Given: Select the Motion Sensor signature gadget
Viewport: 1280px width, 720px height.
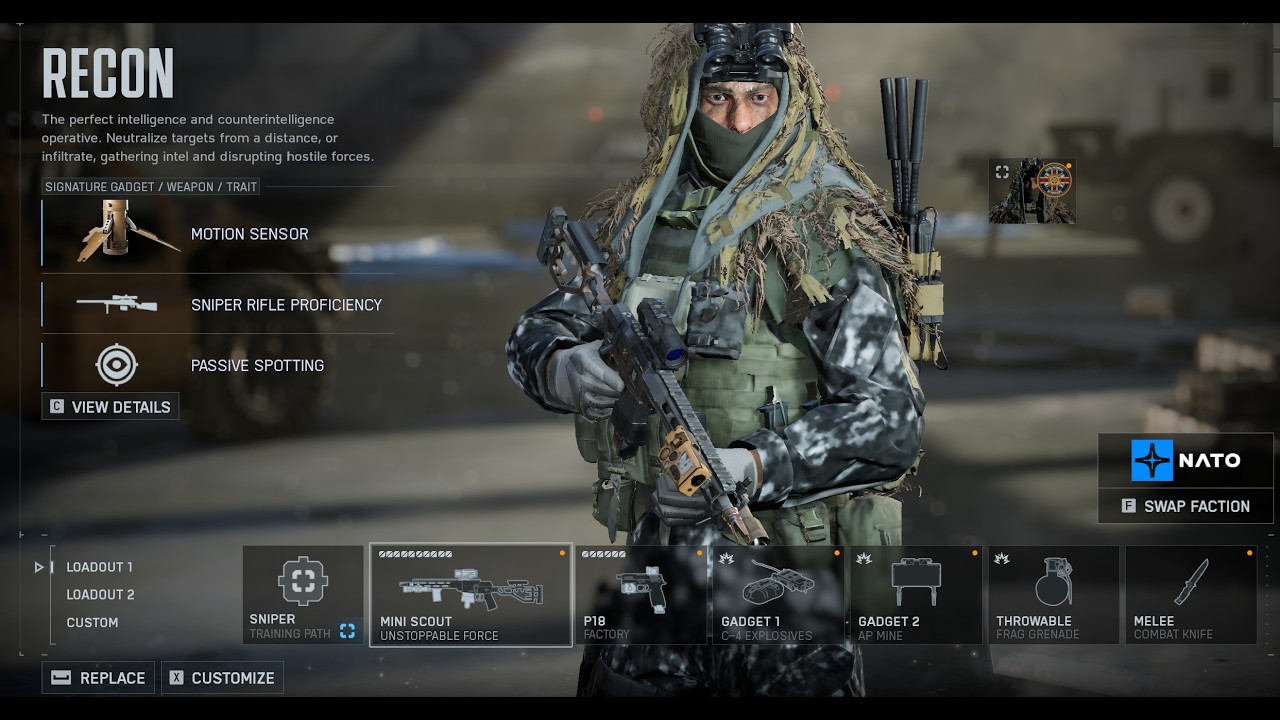Looking at the screenshot, I should tap(218, 234).
